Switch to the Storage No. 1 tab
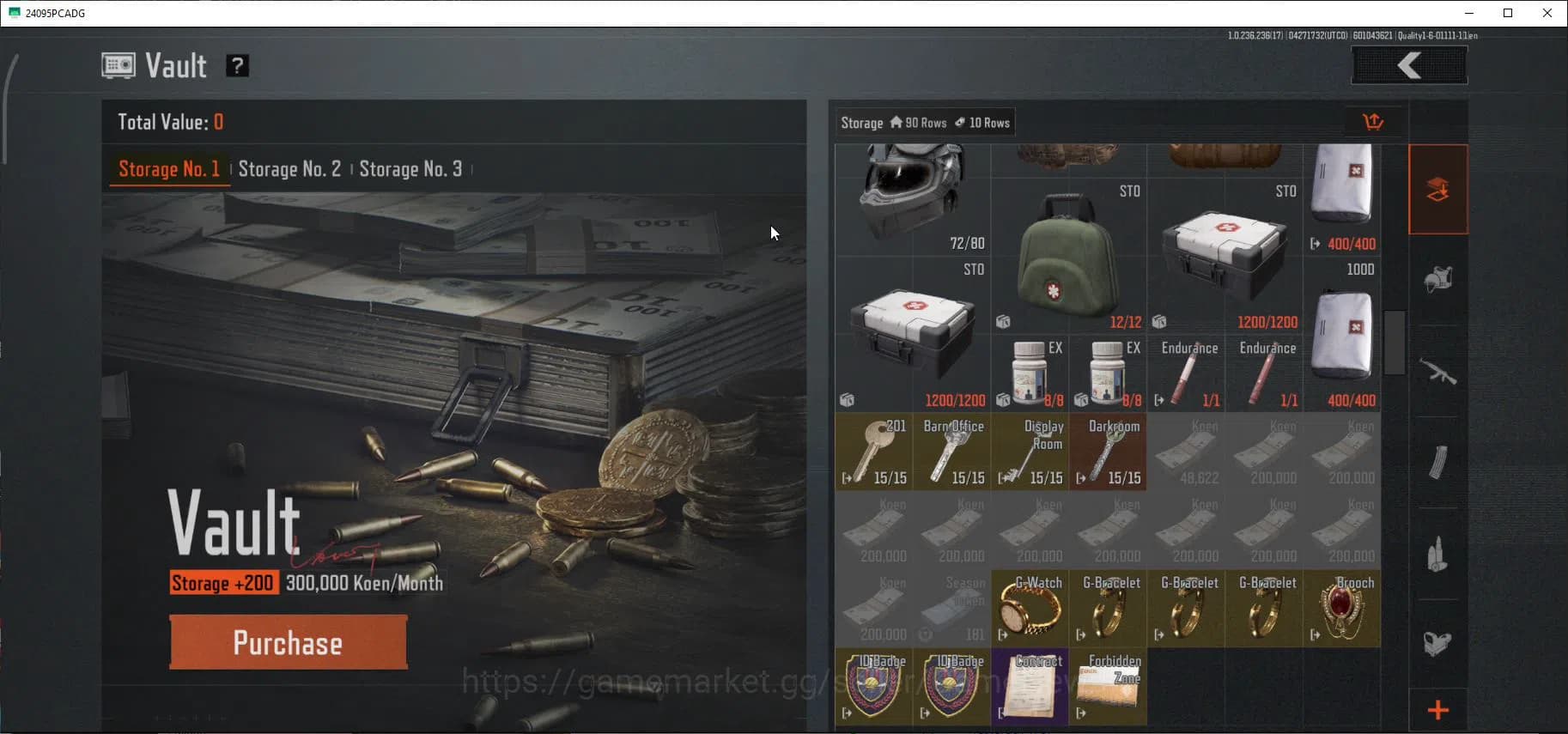Viewport: 1568px width, 734px height. click(x=169, y=169)
